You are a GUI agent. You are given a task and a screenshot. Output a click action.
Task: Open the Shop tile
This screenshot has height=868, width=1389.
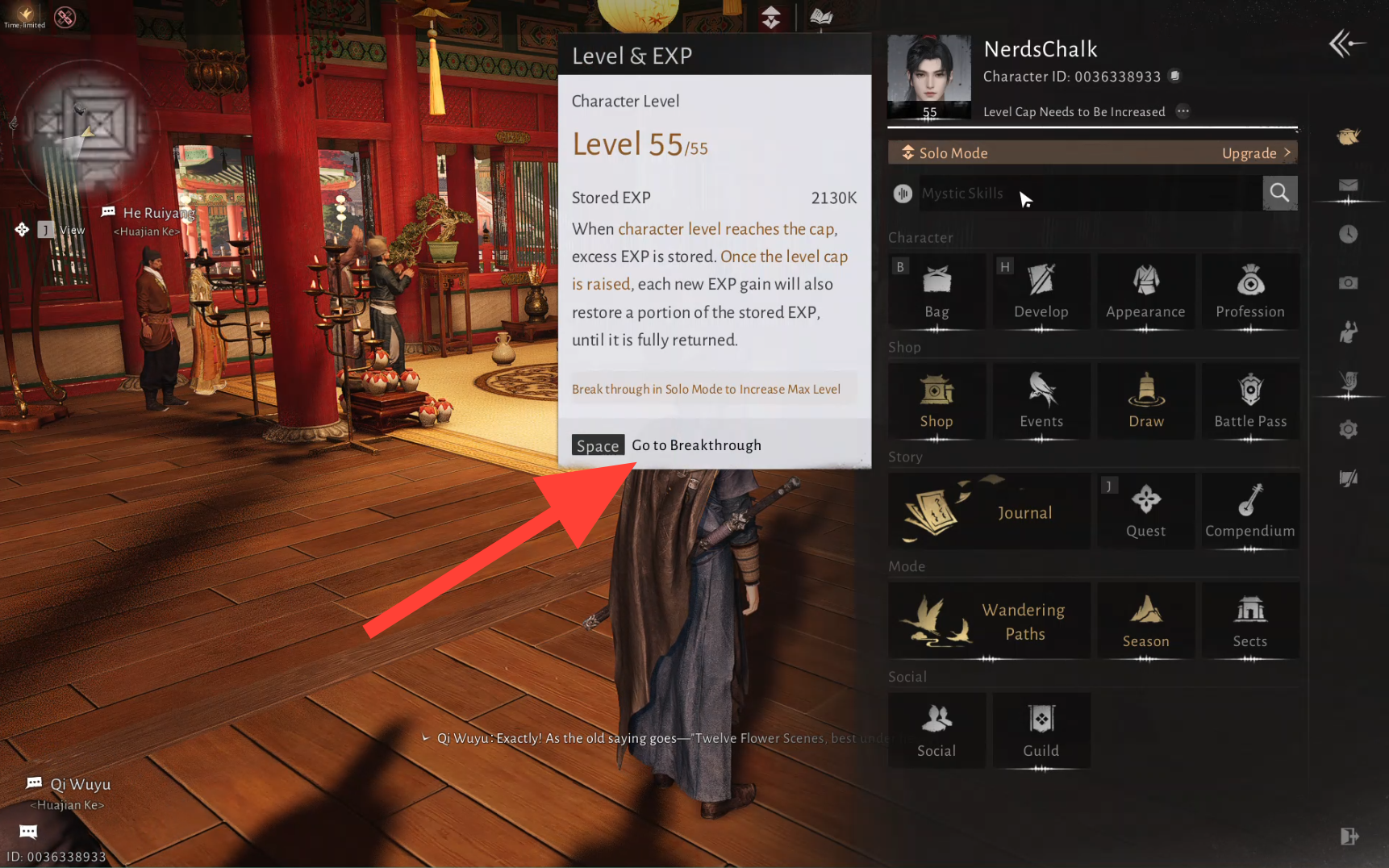[936, 401]
